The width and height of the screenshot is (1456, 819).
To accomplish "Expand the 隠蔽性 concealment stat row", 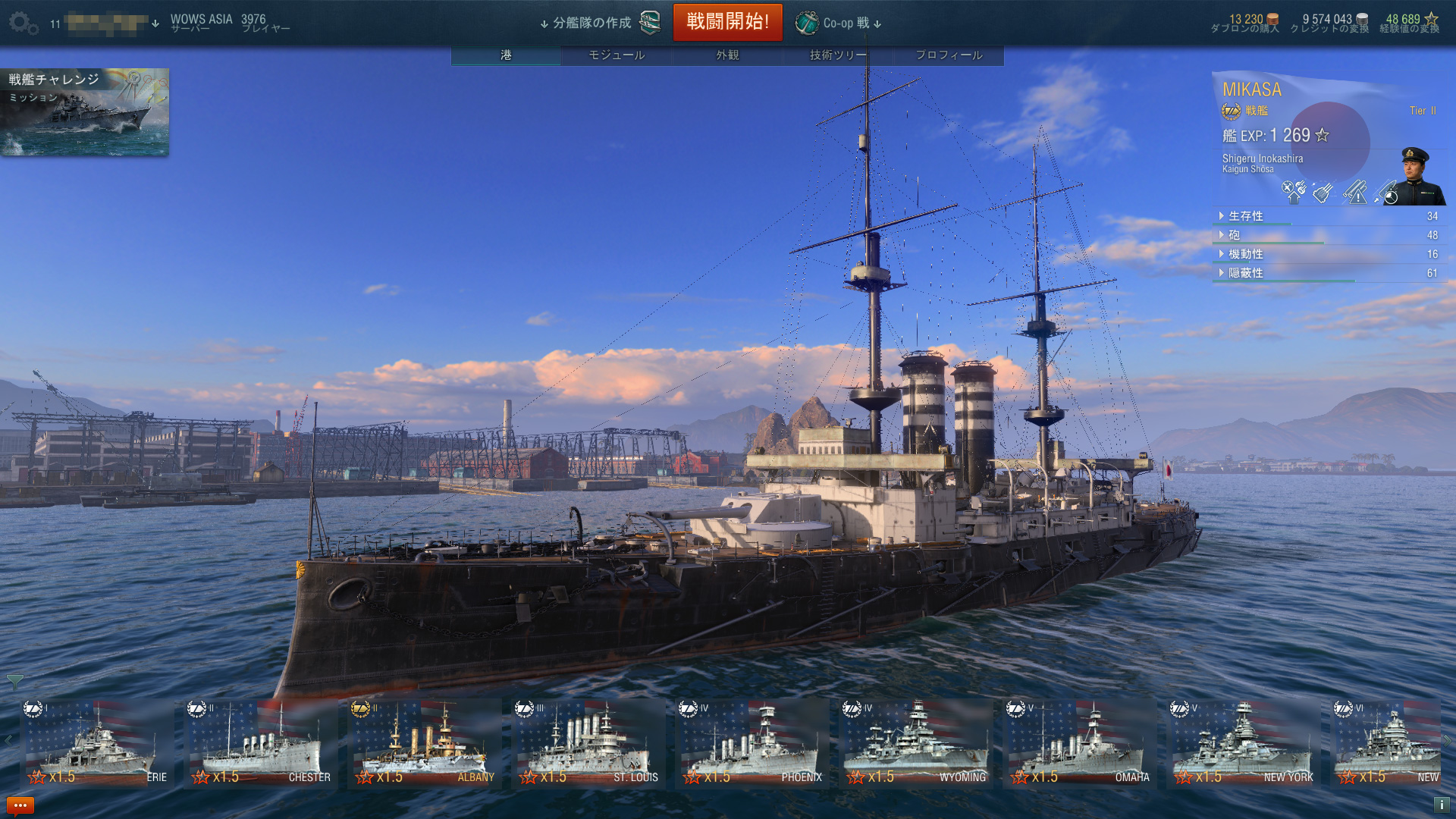I will tap(1245, 273).
